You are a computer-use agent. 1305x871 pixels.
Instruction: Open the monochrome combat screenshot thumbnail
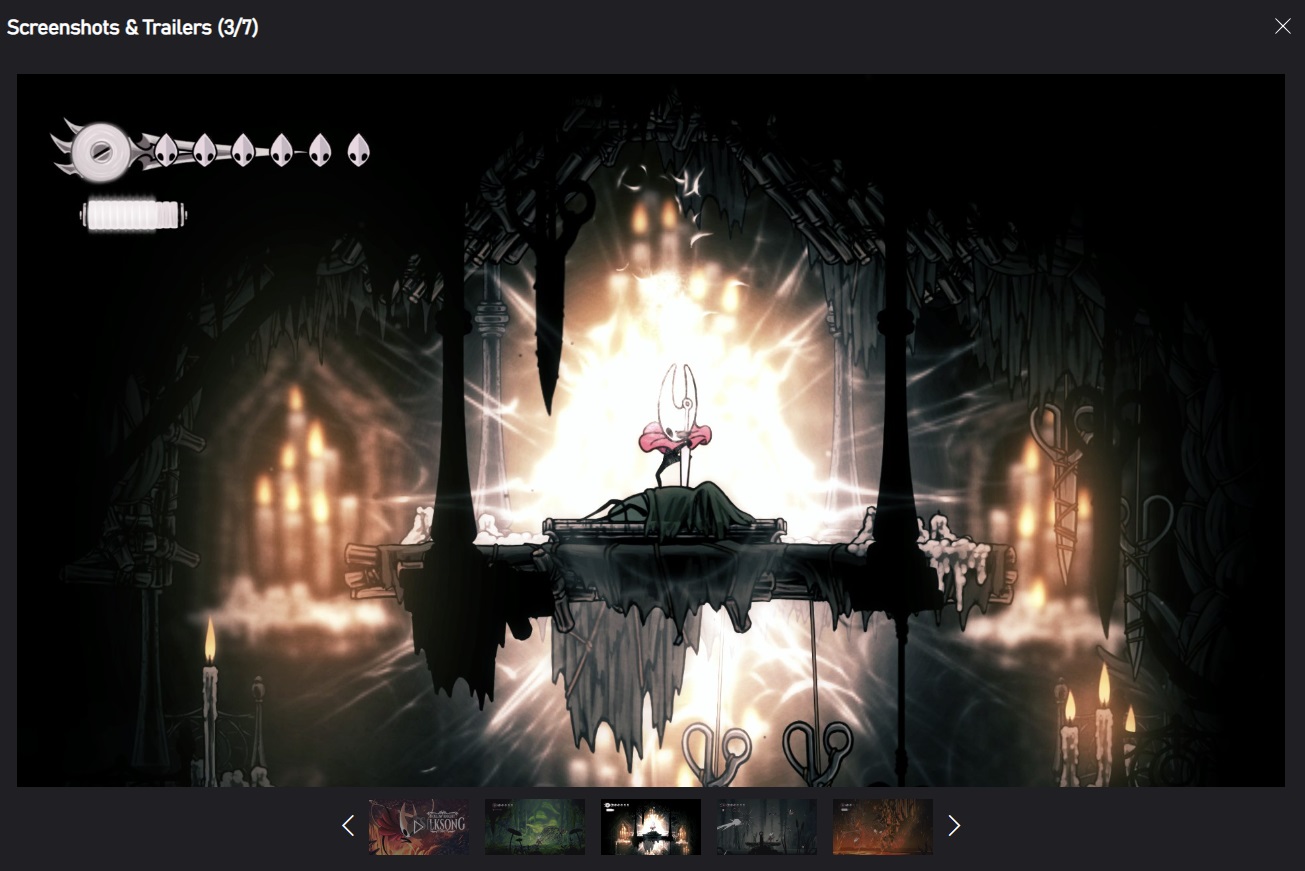coord(766,827)
